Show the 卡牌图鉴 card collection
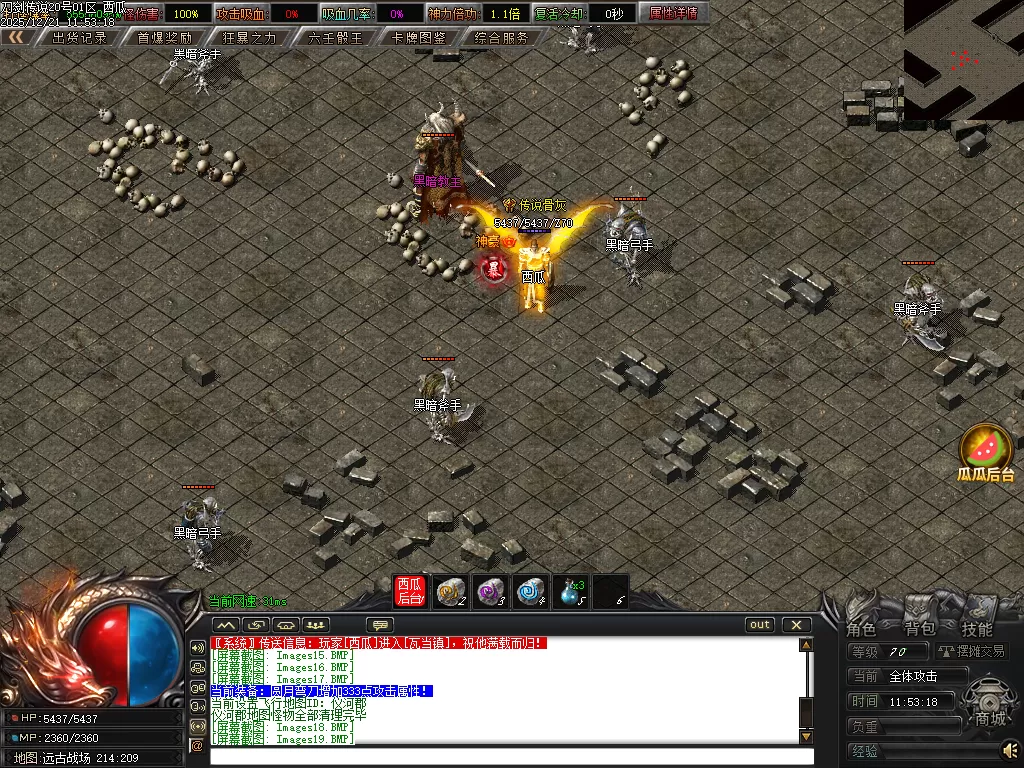 click(419, 38)
